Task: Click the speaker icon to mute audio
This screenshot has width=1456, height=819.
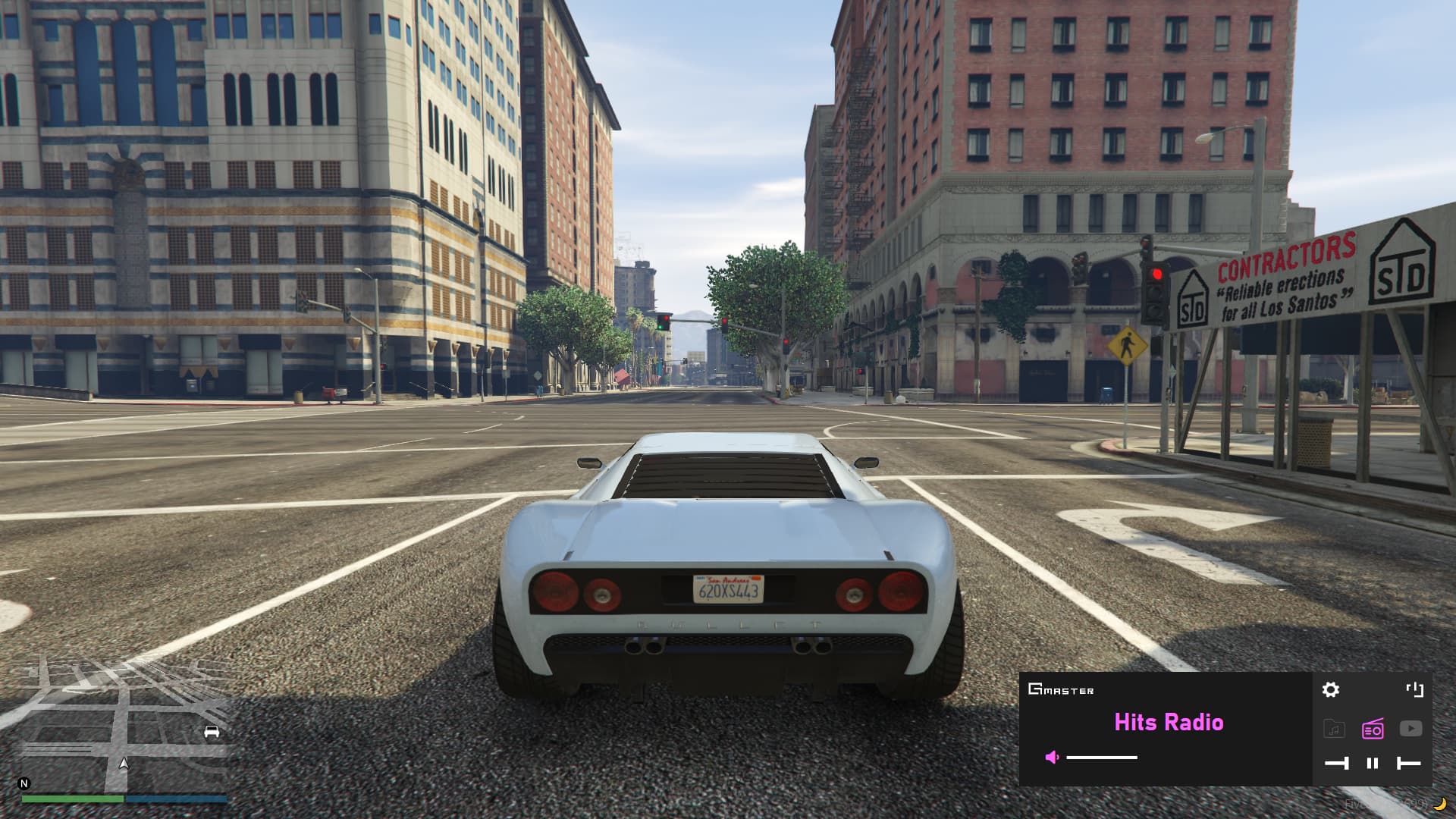Action: [1052, 757]
